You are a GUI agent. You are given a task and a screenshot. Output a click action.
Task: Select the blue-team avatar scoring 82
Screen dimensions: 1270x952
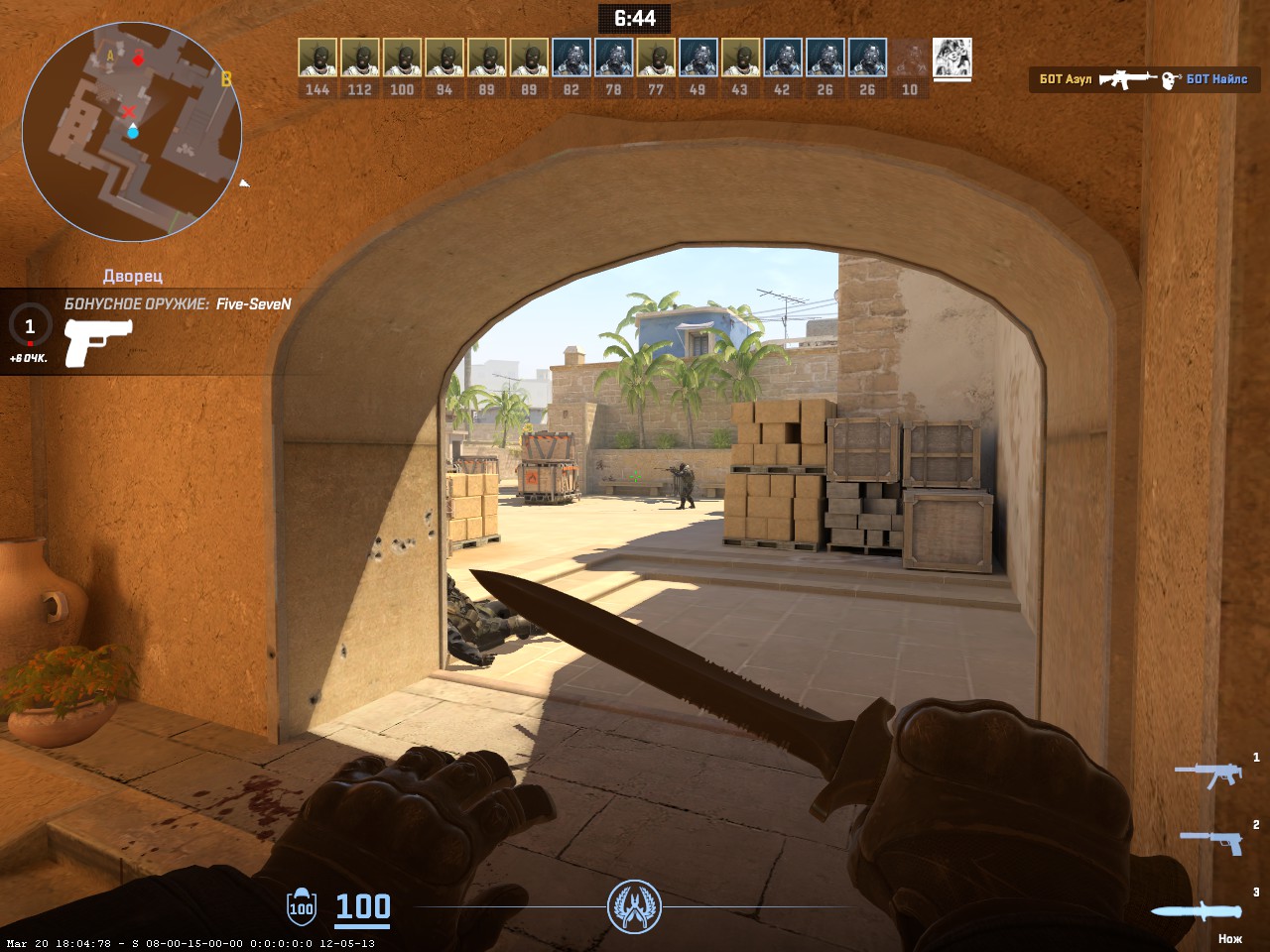571,59
